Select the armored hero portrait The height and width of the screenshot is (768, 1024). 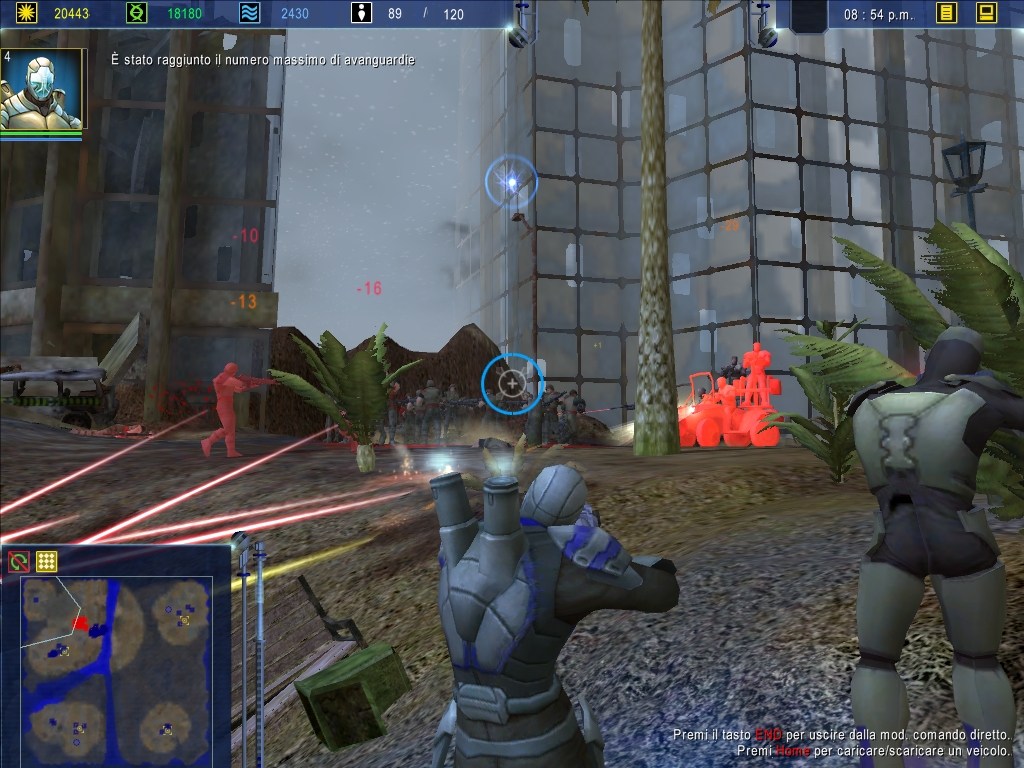pos(42,90)
